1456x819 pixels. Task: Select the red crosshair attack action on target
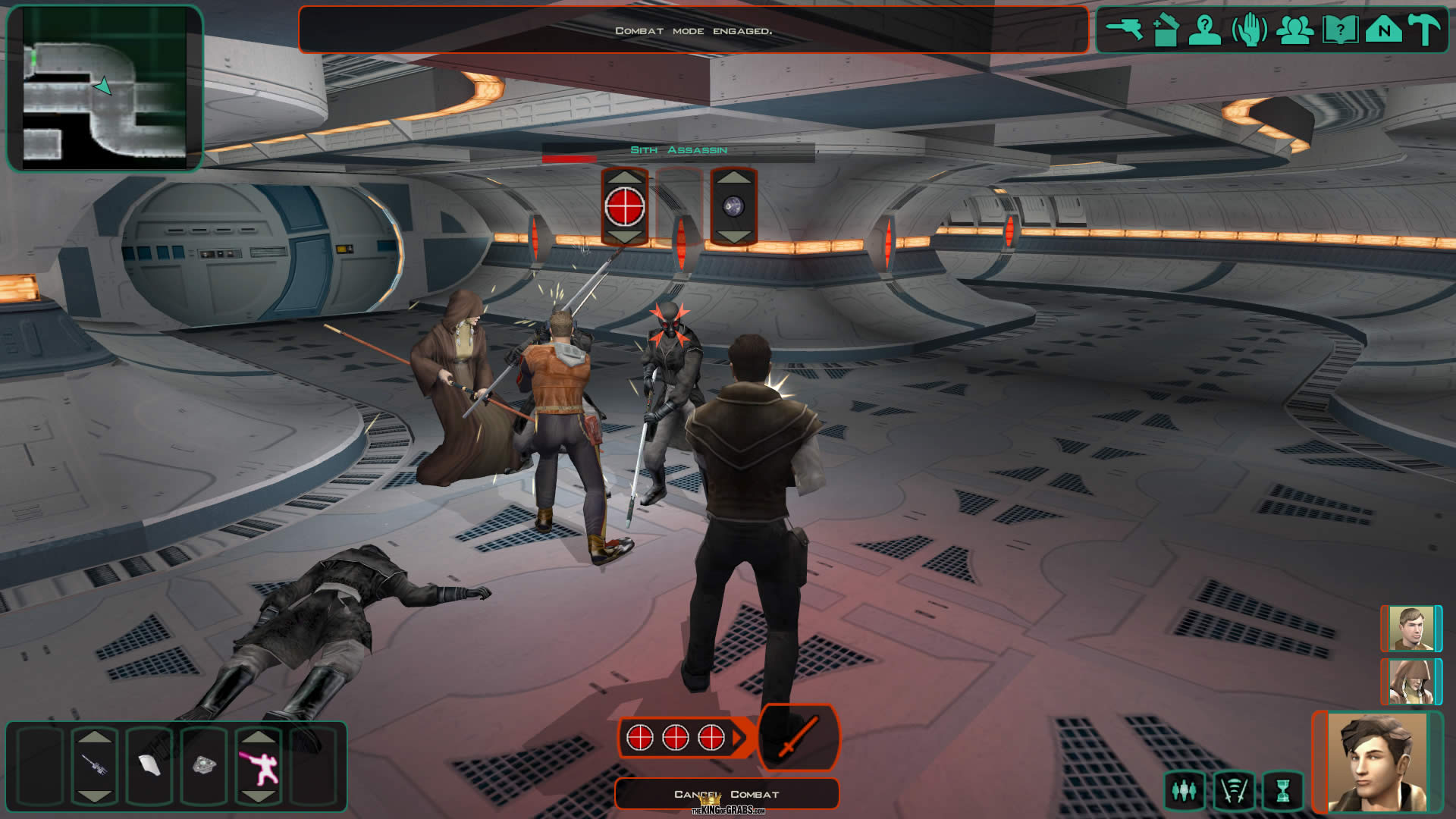(x=625, y=206)
